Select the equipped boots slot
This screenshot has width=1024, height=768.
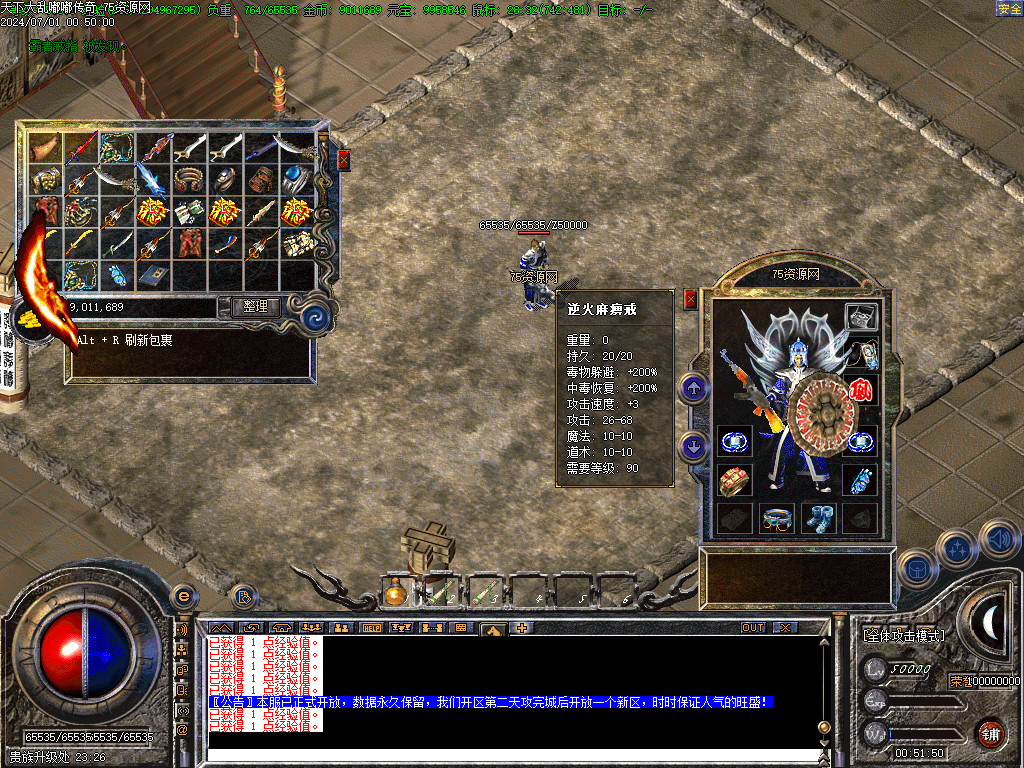click(816, 518)
